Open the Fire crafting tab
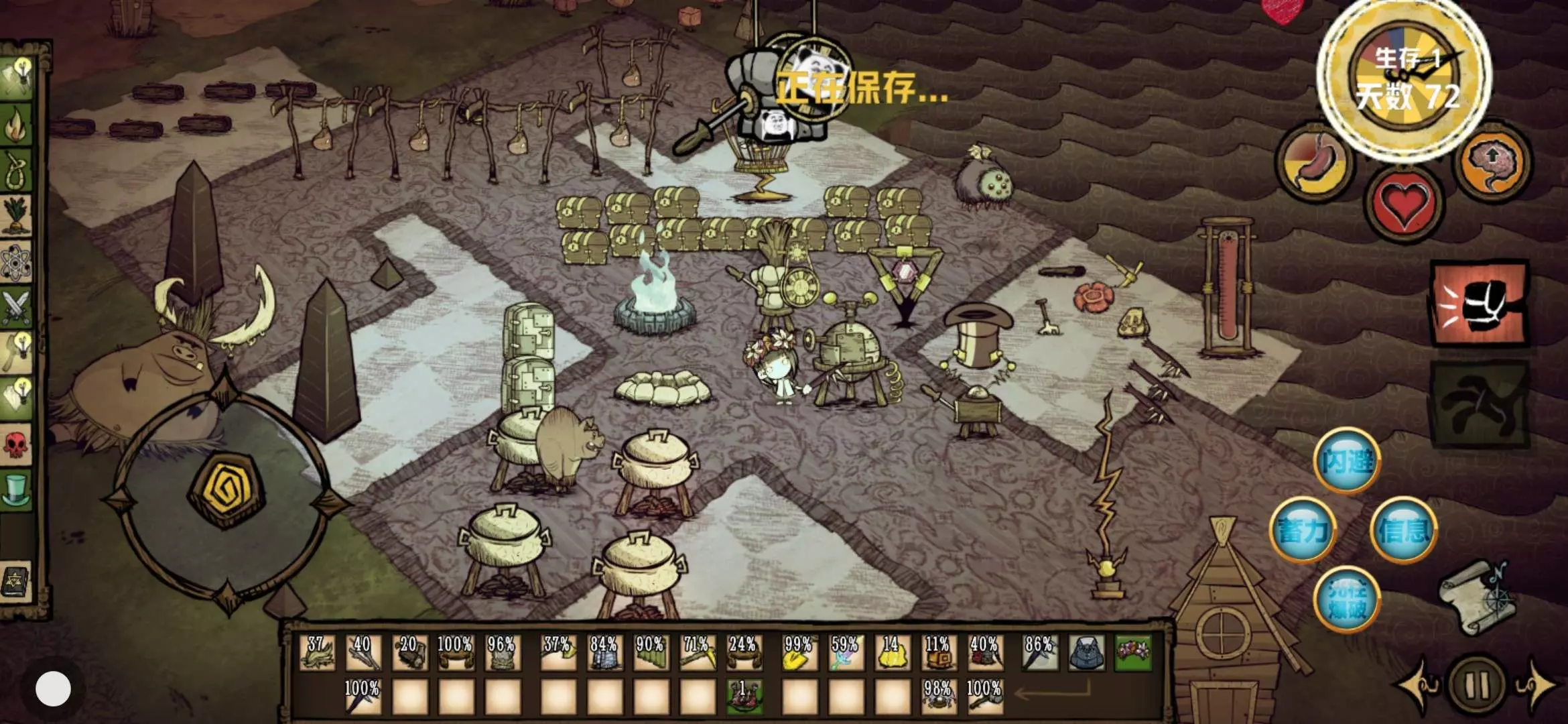 pyautogui.click(x=17, y=125)
